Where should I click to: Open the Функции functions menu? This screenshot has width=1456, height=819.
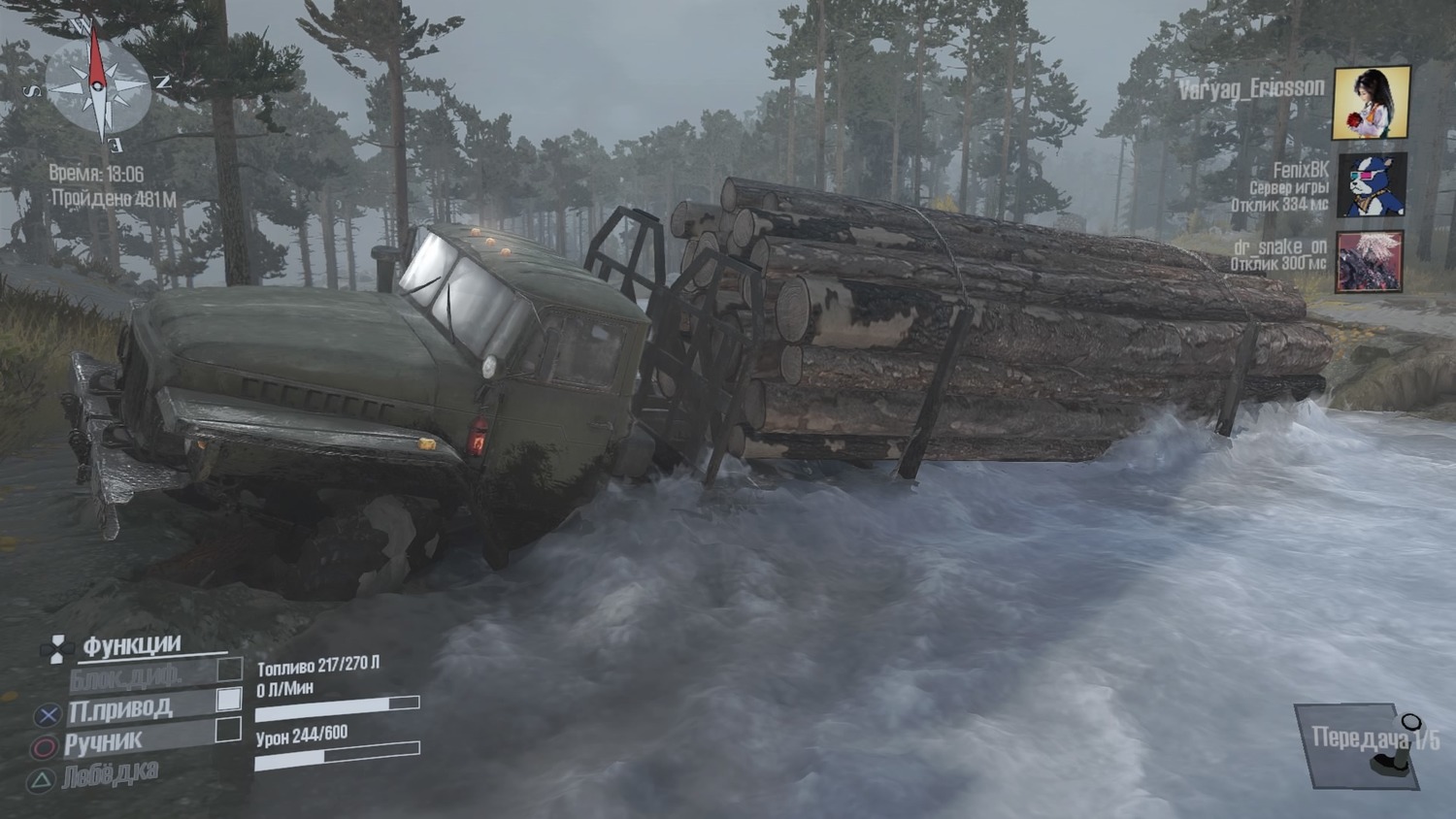131,645
